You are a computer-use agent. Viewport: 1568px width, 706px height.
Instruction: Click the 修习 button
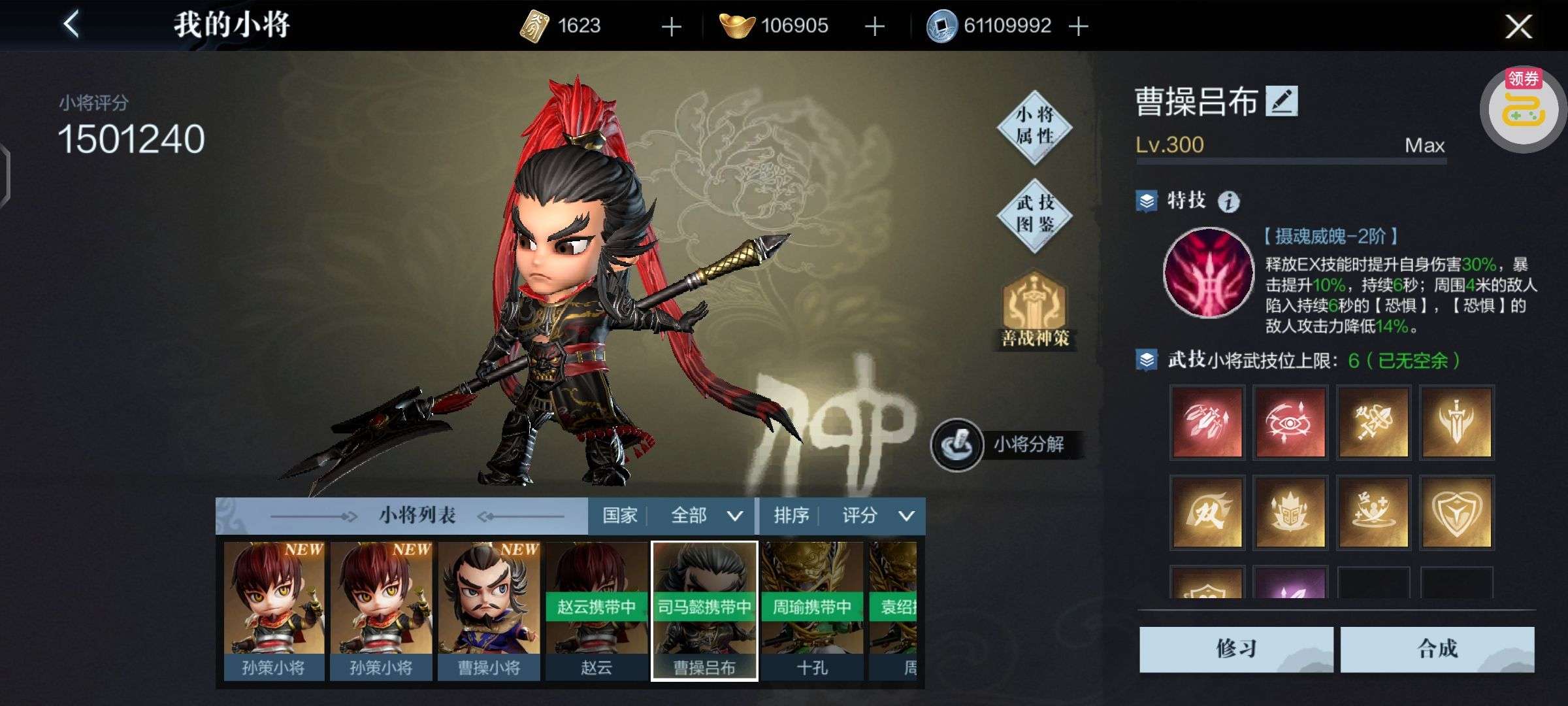1235,648
